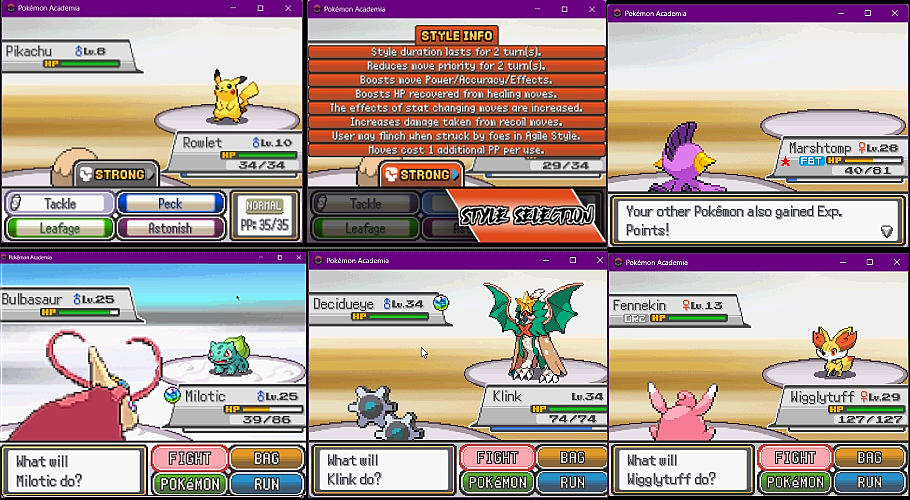Choose FIGHT for Wigglytuff
Viewport: 910px width, 500px height.
point(795,459)
